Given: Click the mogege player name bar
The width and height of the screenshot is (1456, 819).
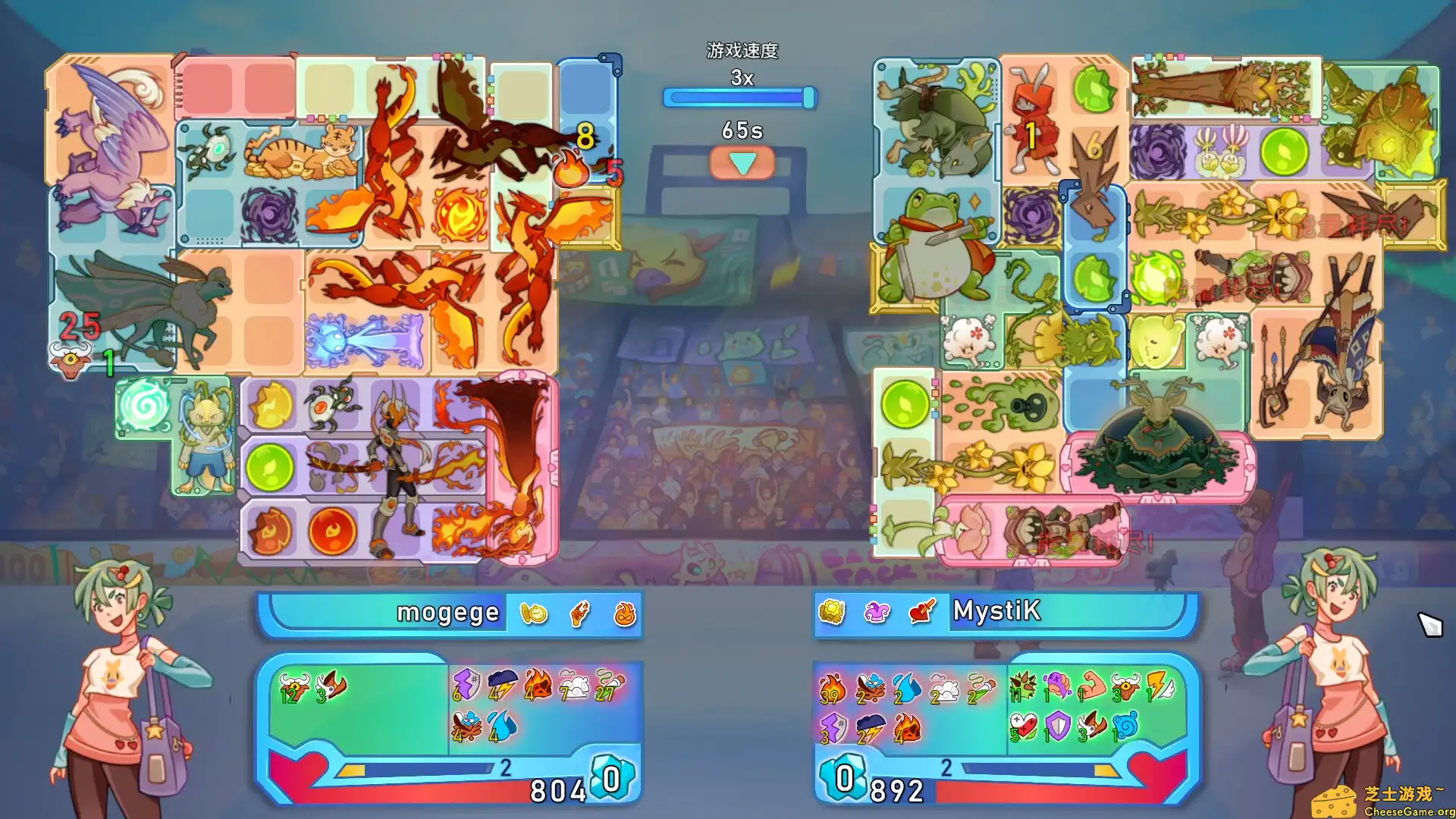Looking at the screenshot, I should 447,613.
